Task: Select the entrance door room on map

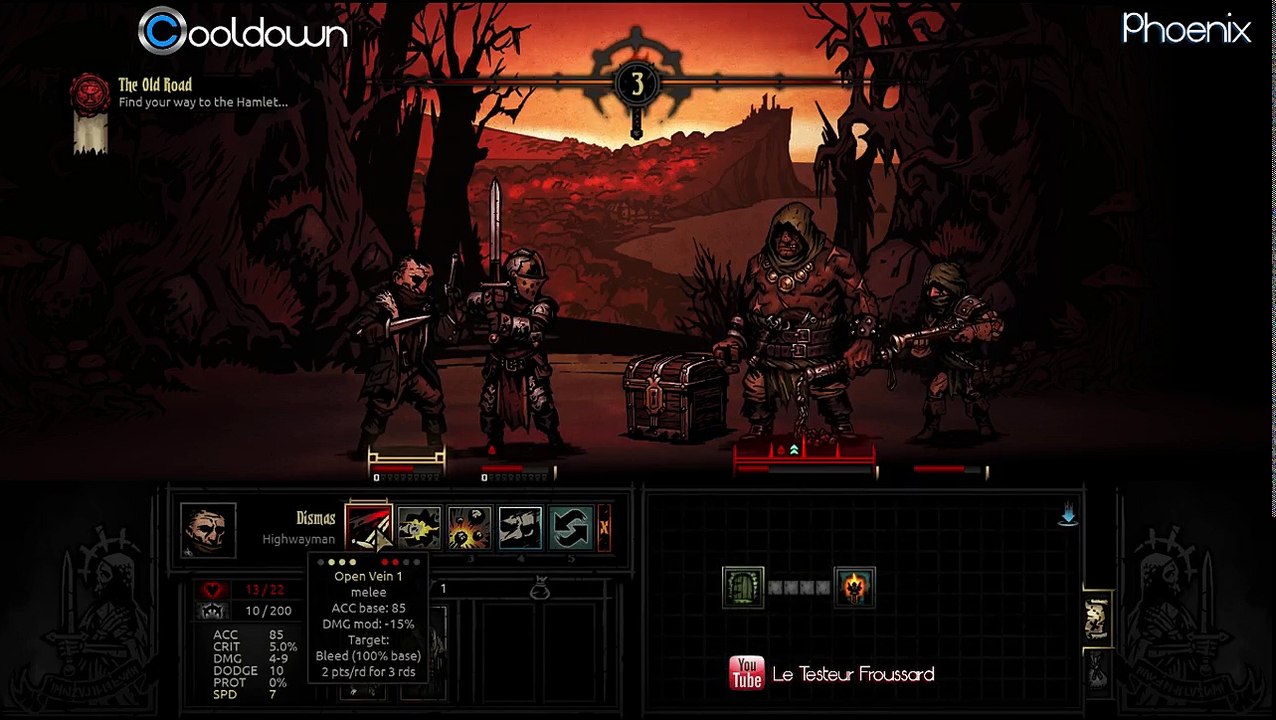Action: (743, 587)
